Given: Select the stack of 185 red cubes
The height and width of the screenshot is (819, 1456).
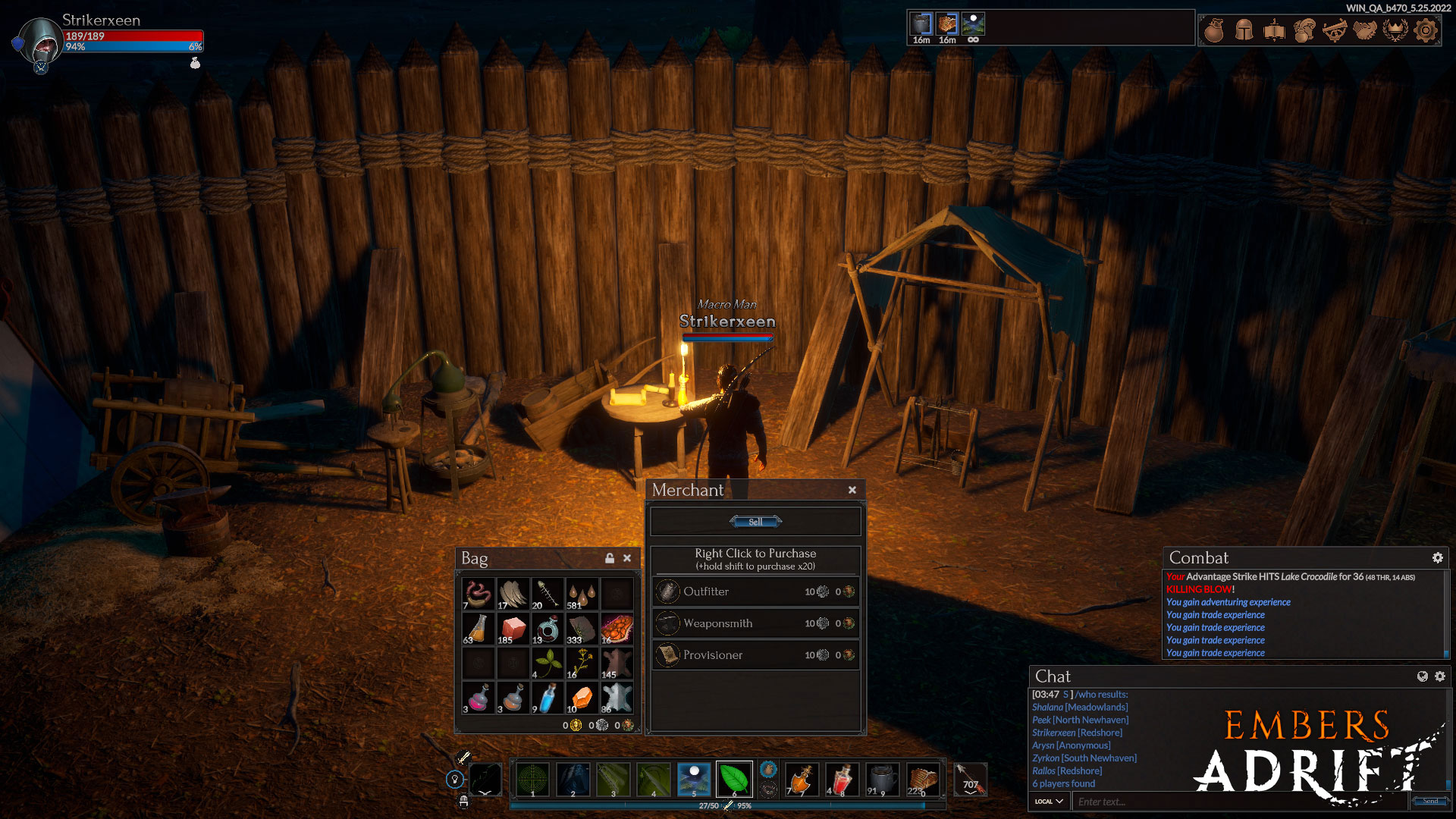Looking at the screenshot, I should point(513,629).
